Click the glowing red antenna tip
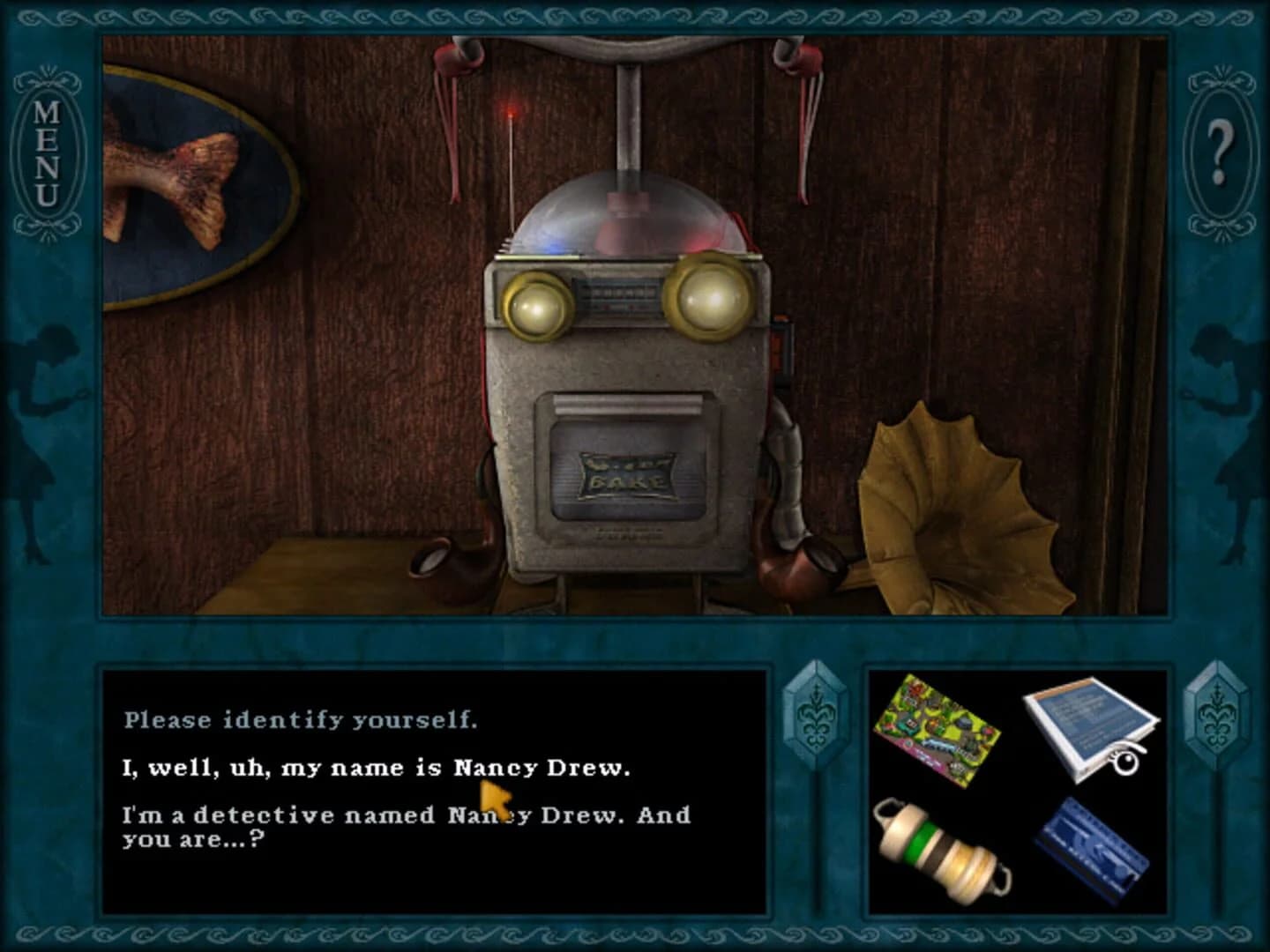Image resolution: width=1270 pixels, height=952 pixels. [x=510, y=113]
